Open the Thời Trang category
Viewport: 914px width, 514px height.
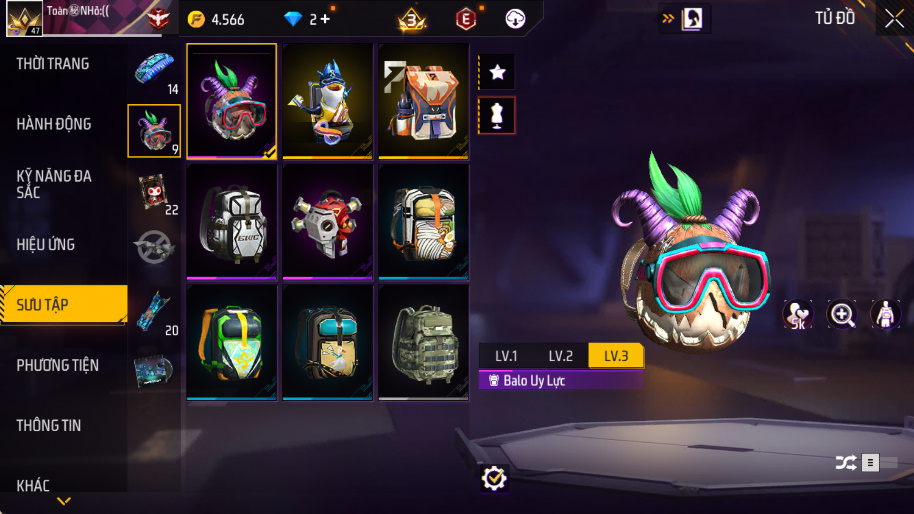pos(53,64)
